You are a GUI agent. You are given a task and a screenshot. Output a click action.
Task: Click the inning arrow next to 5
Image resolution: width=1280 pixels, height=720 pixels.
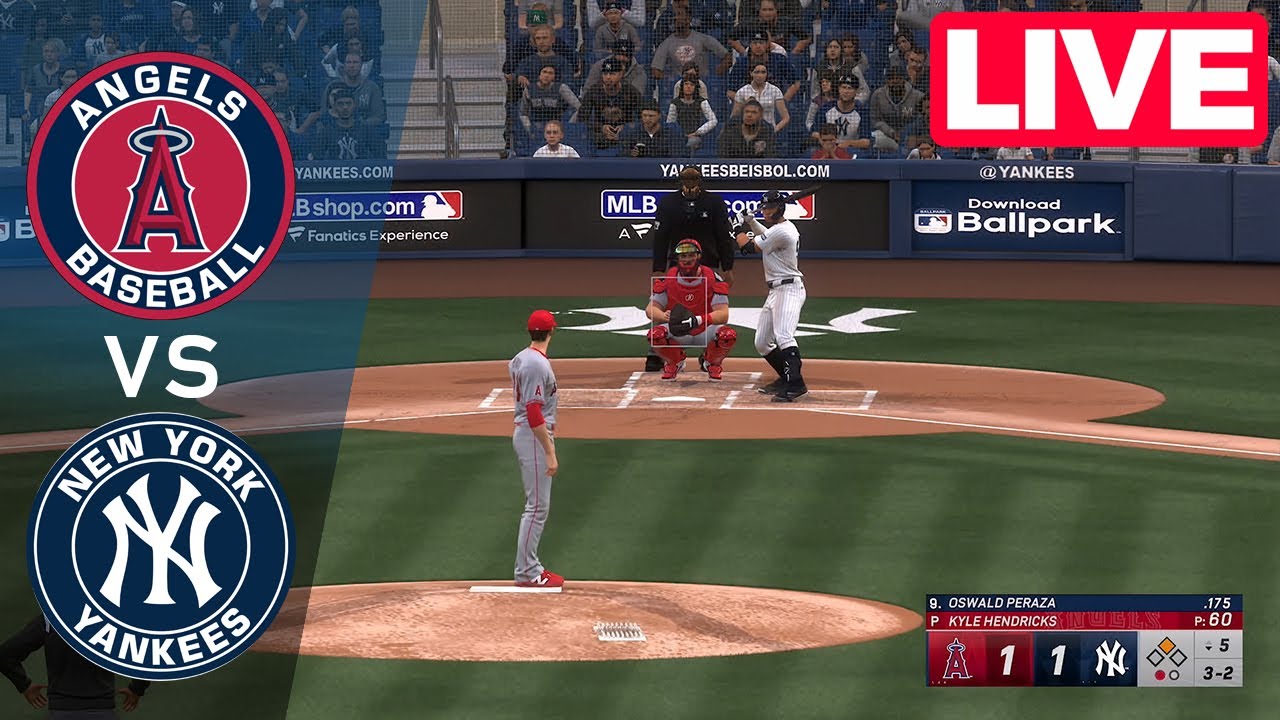pos(1209,646)
